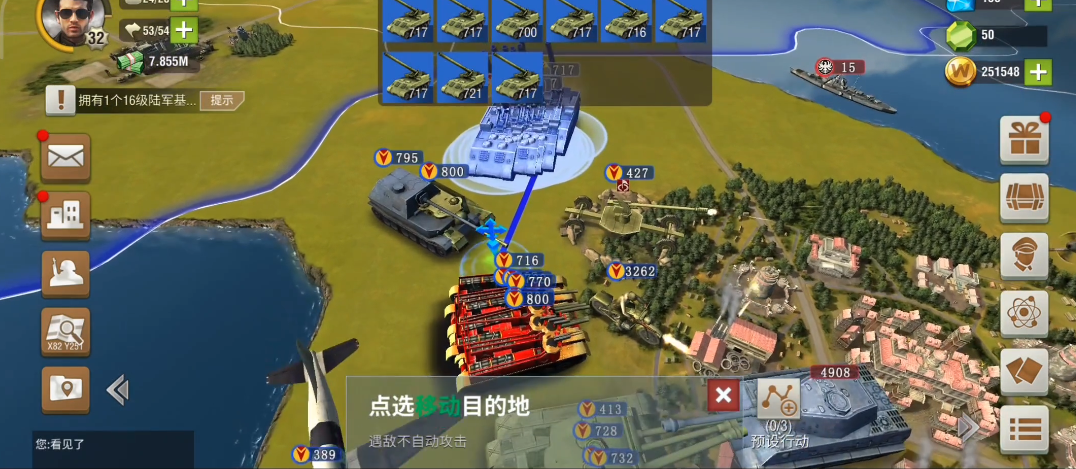This screenshot has height=469, width=1076.
Task: Click the 提示 hint button
Action: coord(222,100)
